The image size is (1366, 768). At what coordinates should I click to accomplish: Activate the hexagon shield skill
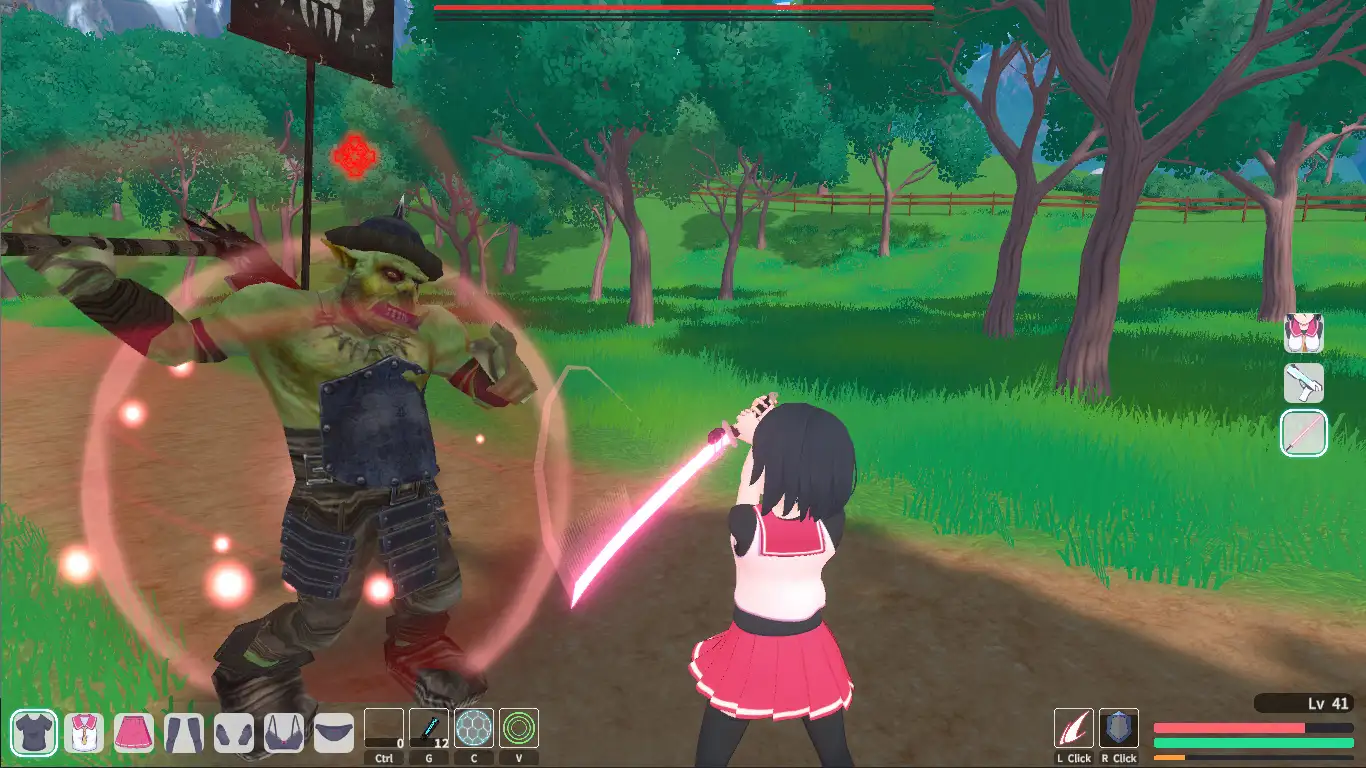pyautogui.click(x=474, y=729)
